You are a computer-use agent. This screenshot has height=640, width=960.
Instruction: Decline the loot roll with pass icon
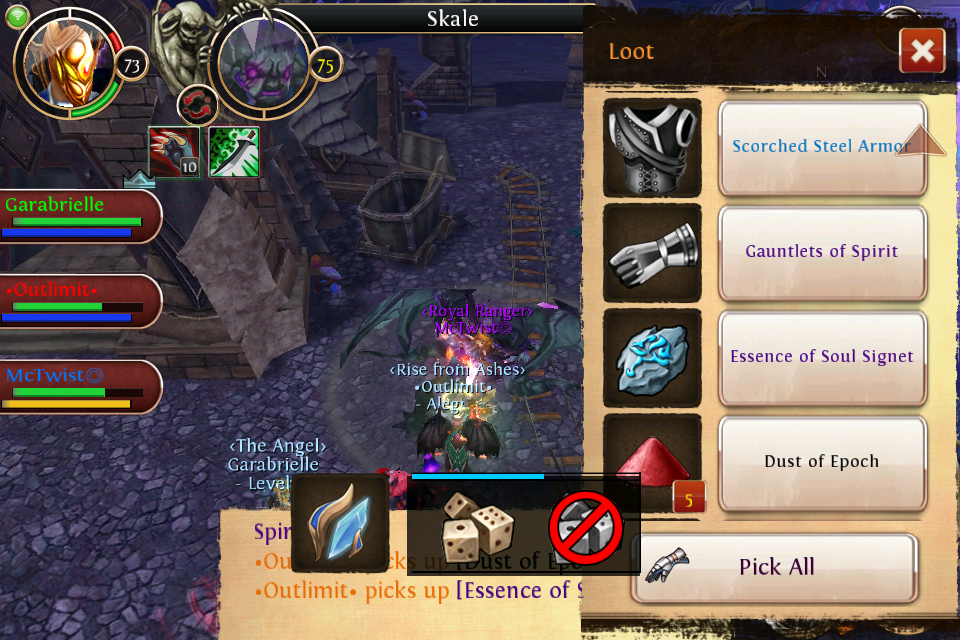click(x=586, y=527)
